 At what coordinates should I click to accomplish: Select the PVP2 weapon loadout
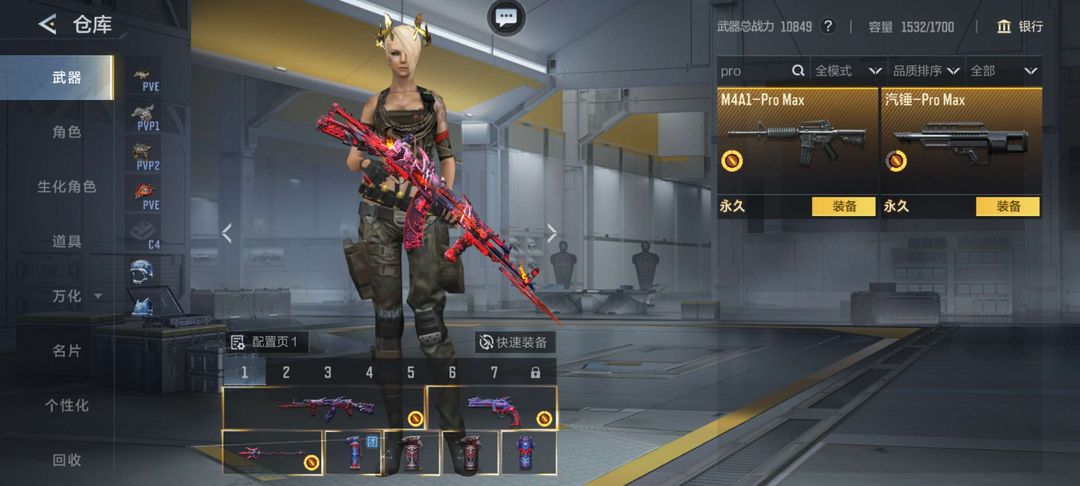147,157
